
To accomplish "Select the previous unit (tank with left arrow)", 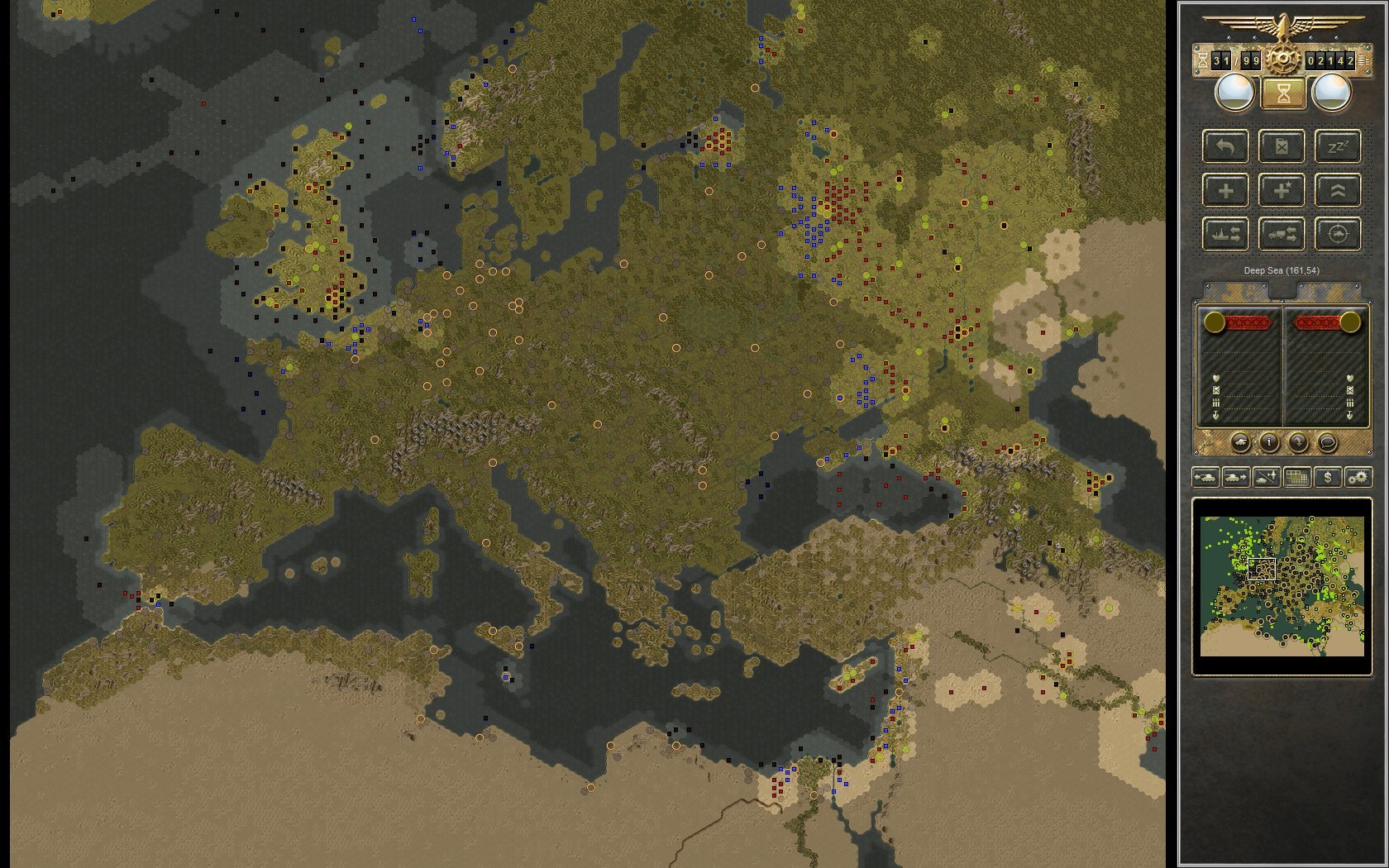I will tap(1206, 479).
